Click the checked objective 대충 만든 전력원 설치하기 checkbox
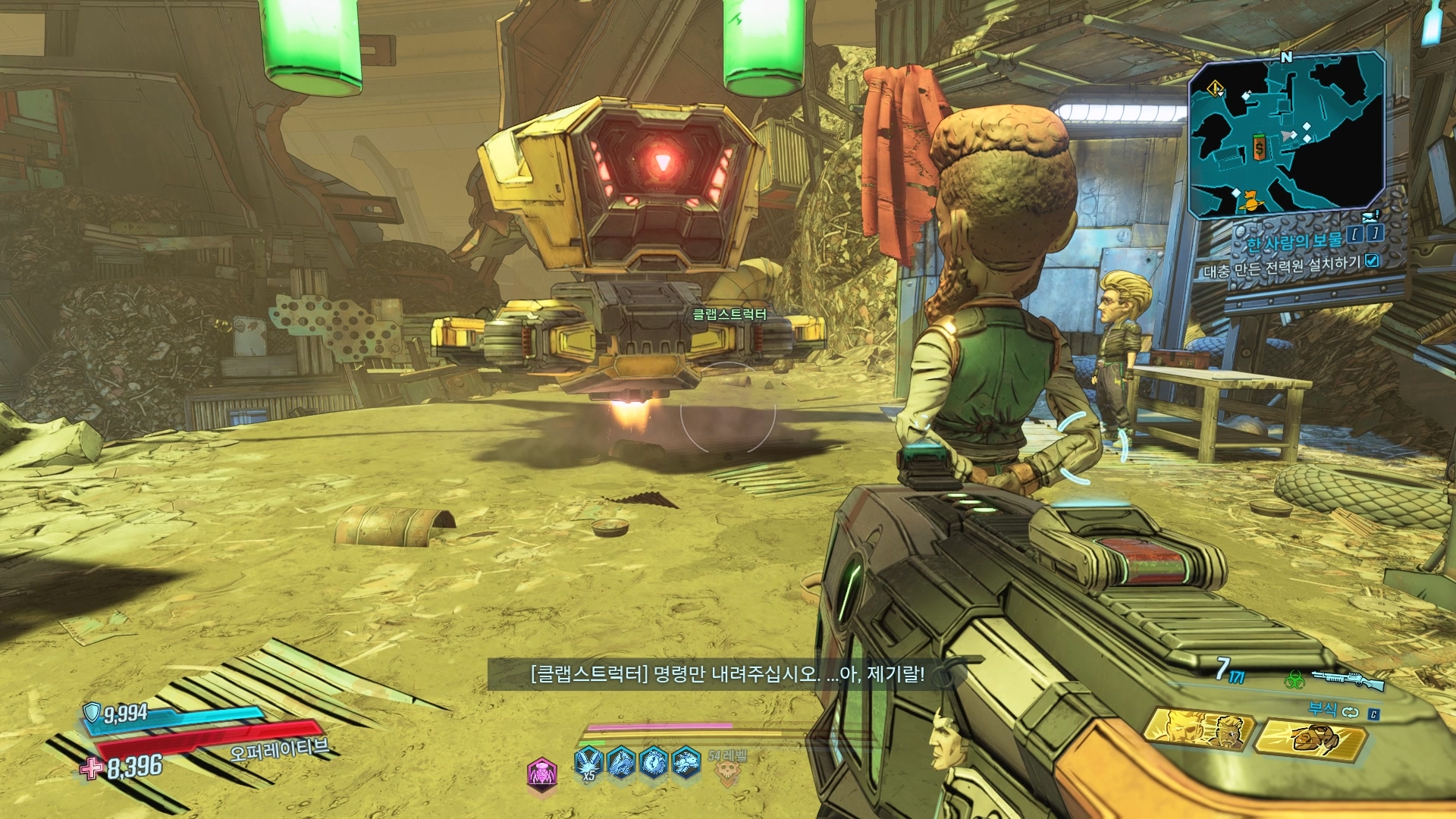The width and height of the screenshot is (1456, 819). [x=1372, y=261]
